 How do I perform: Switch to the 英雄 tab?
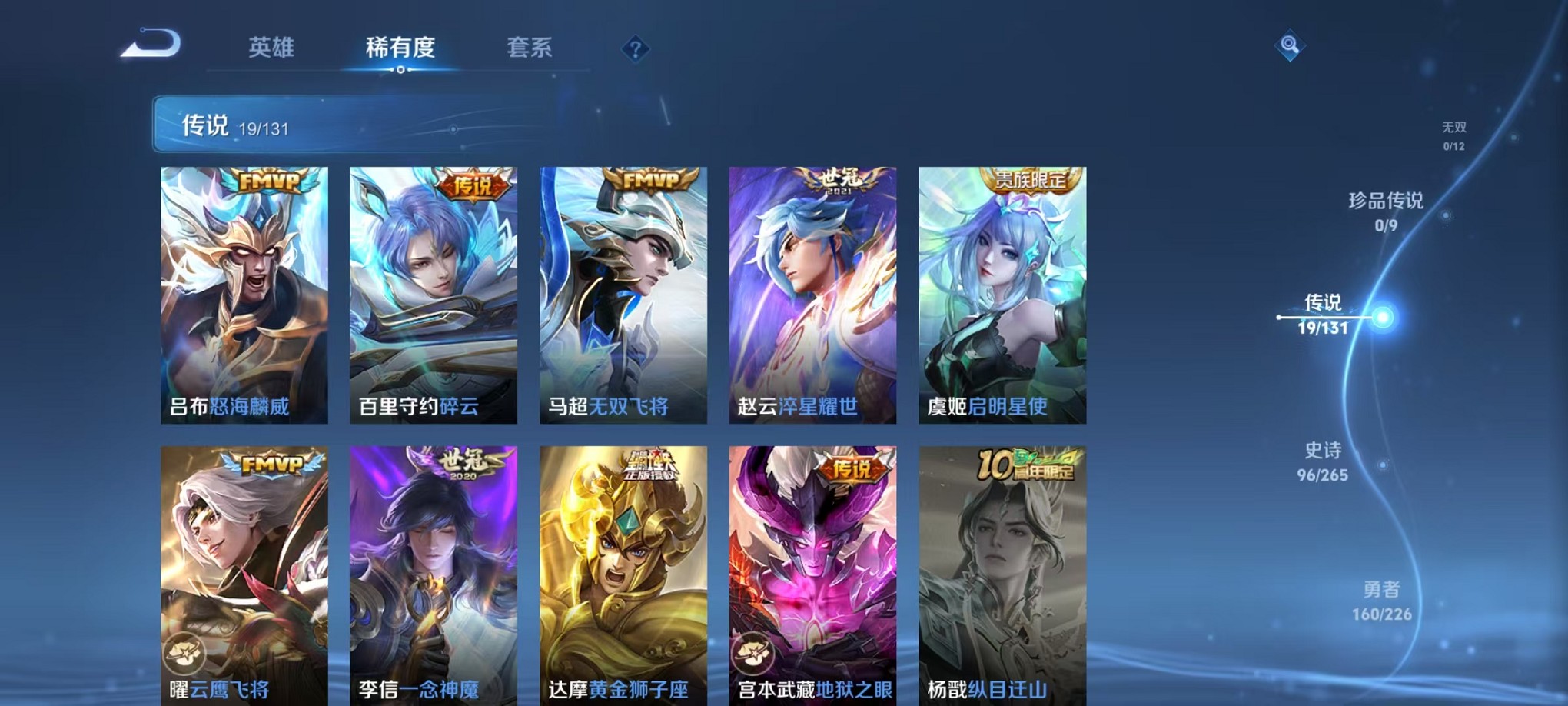pos(274,47)
